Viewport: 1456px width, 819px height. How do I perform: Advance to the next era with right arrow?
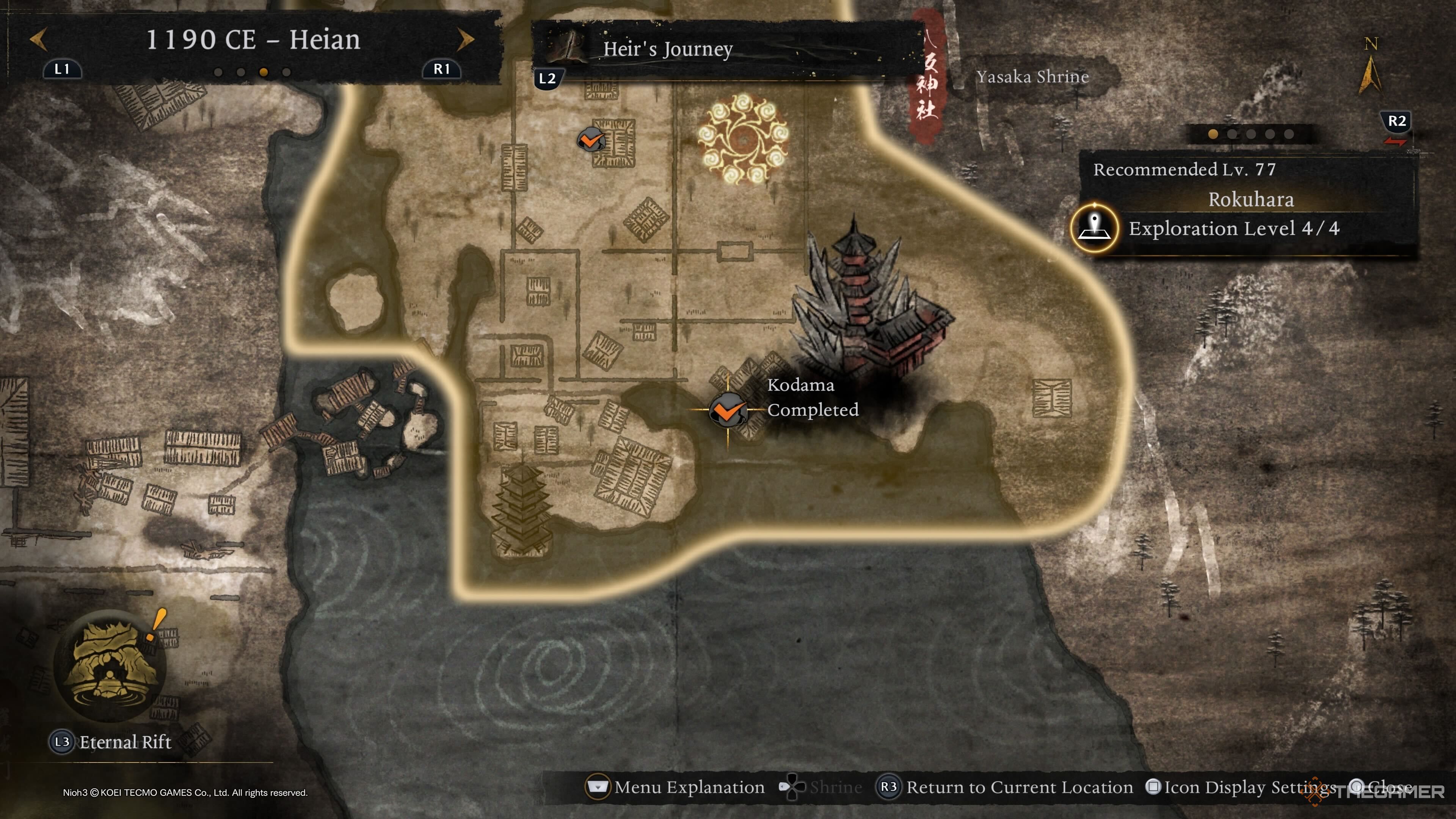[465, 39]
